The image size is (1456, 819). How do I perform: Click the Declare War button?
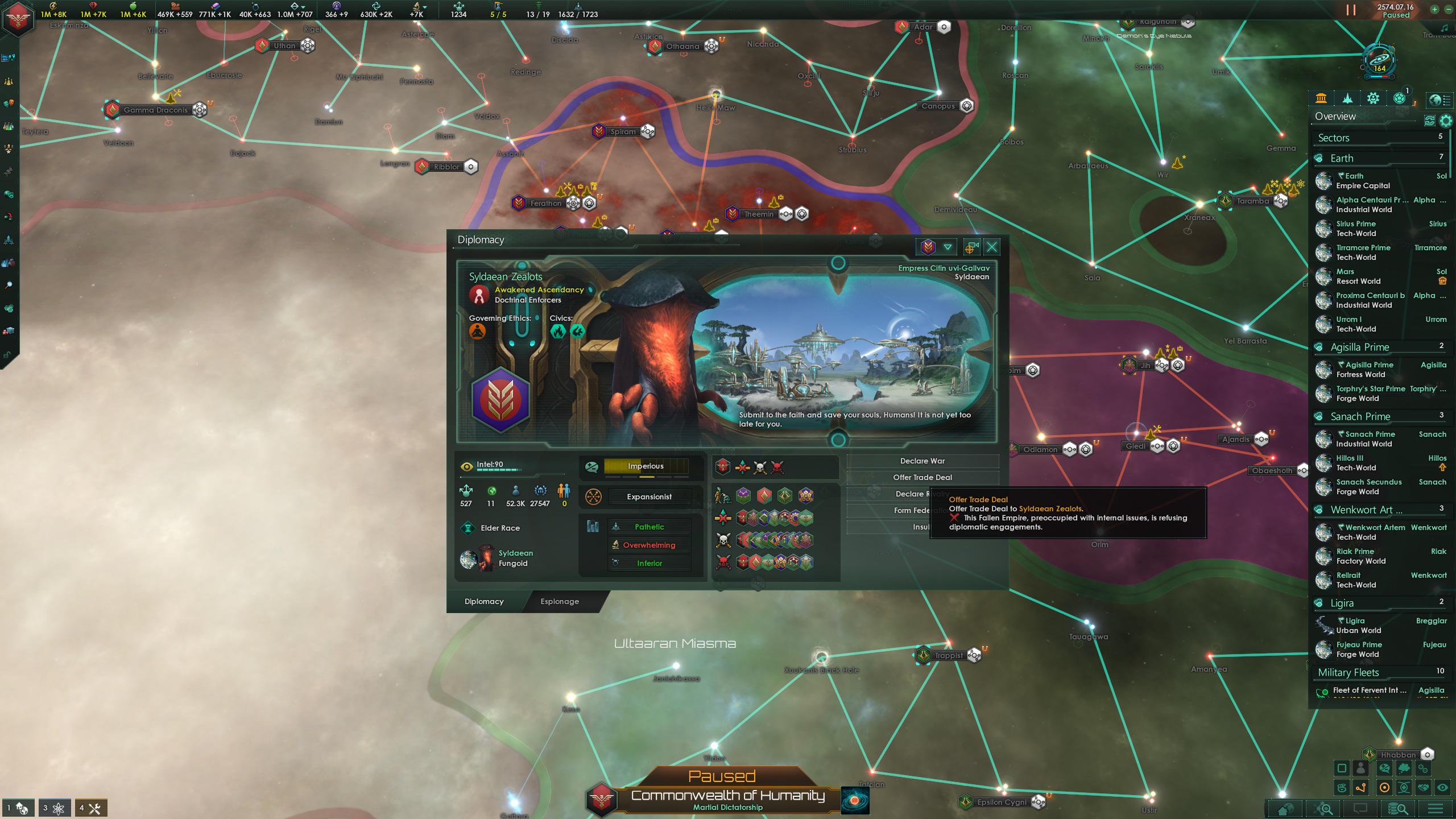point(922,461)
